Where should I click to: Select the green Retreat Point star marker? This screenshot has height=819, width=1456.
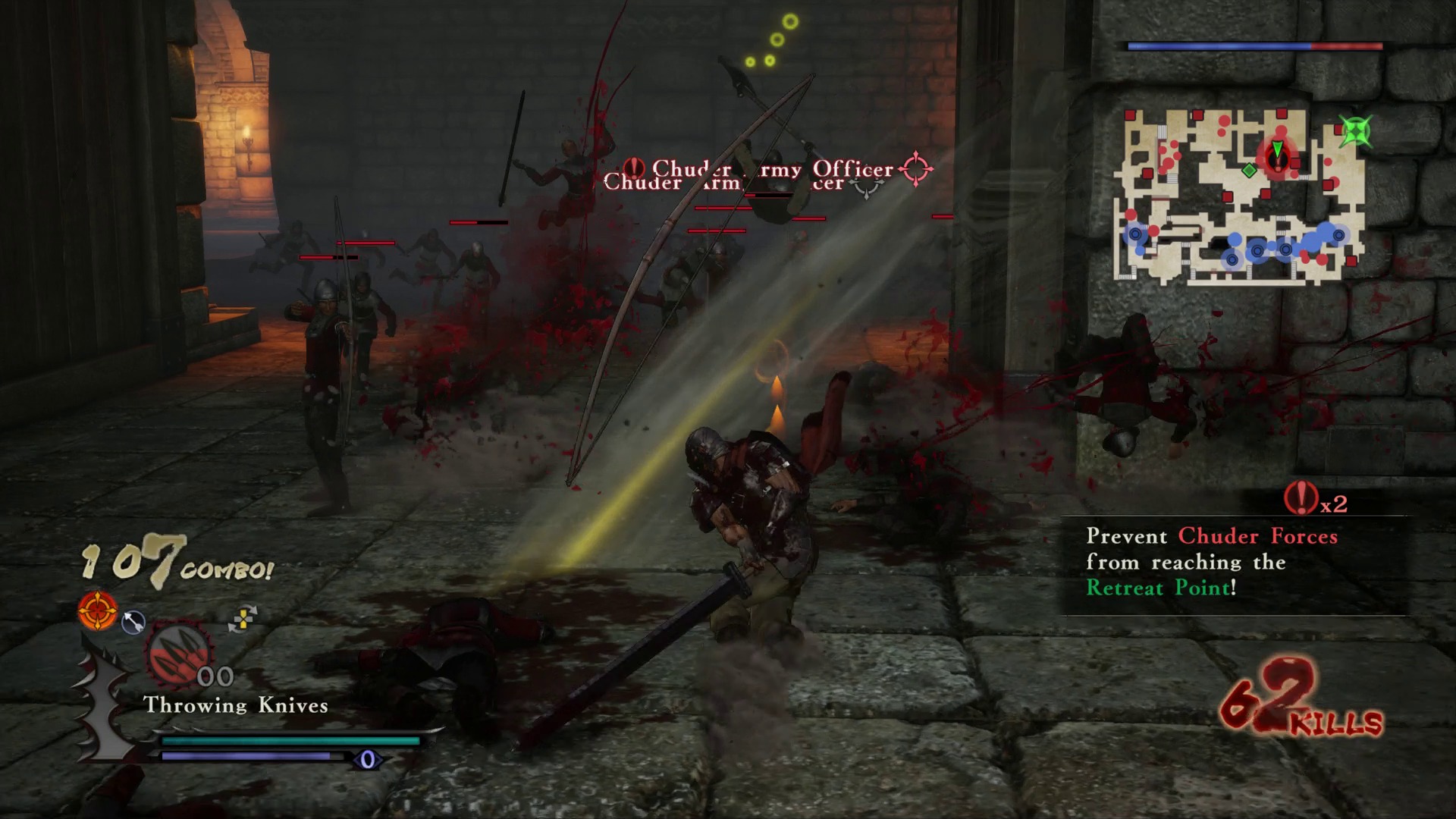[x=1356, y=131]
